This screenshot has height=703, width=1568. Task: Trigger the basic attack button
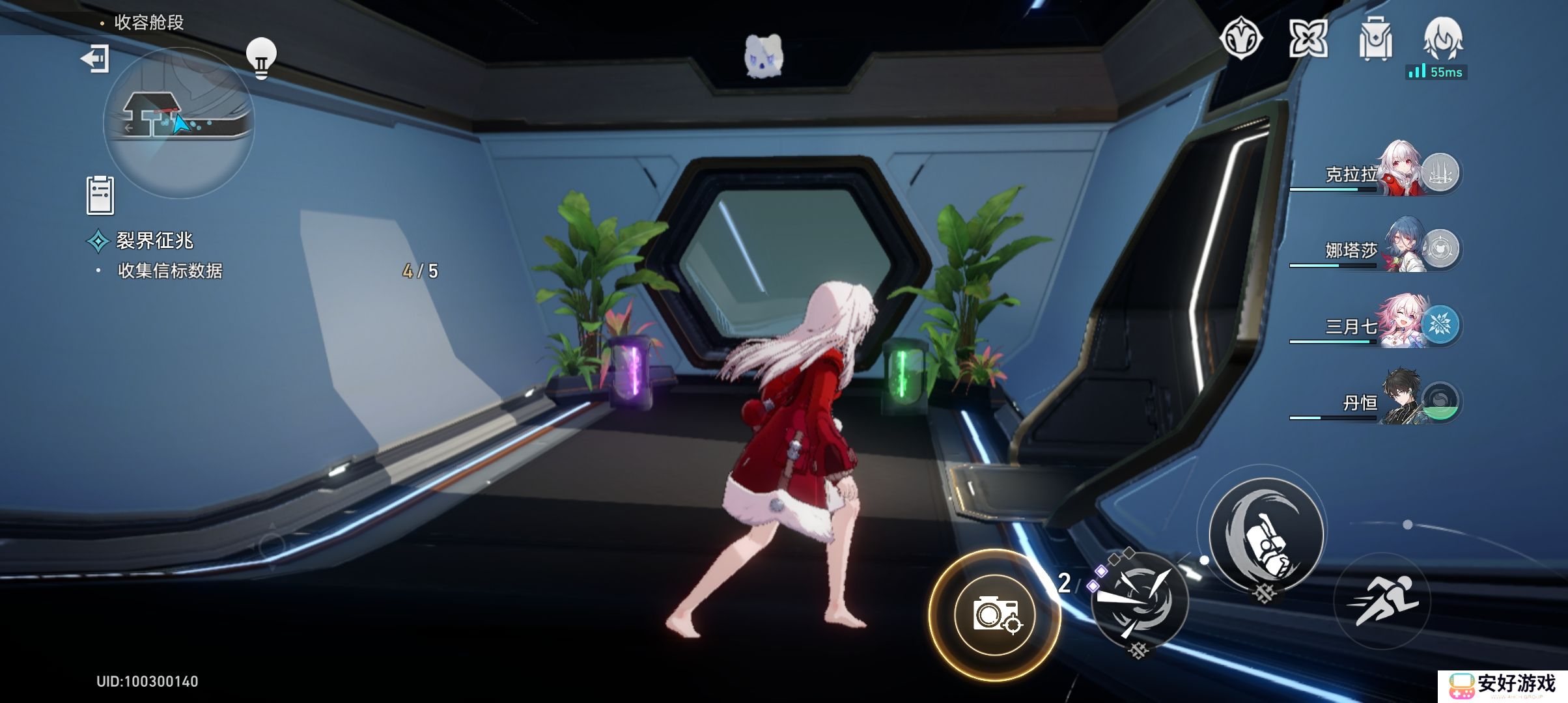point(1267,535)
